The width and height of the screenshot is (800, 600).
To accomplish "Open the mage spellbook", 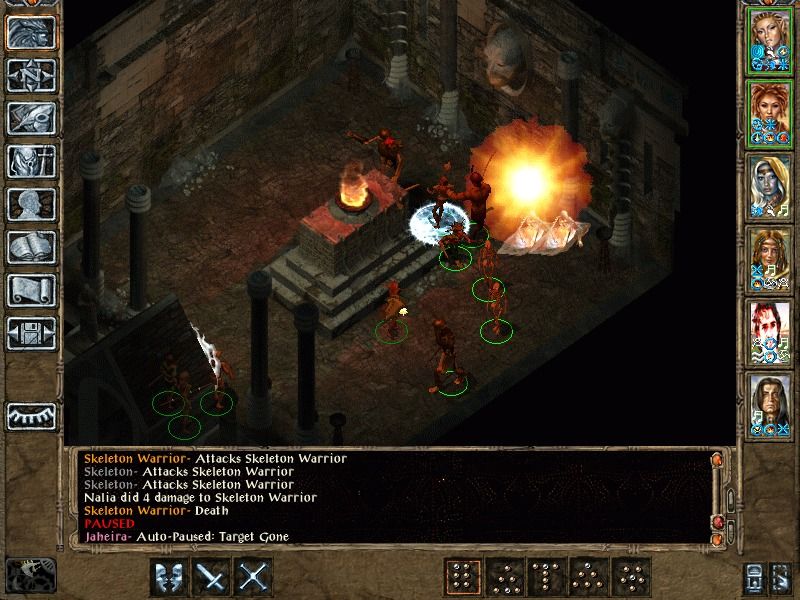I will click(30, 247).
